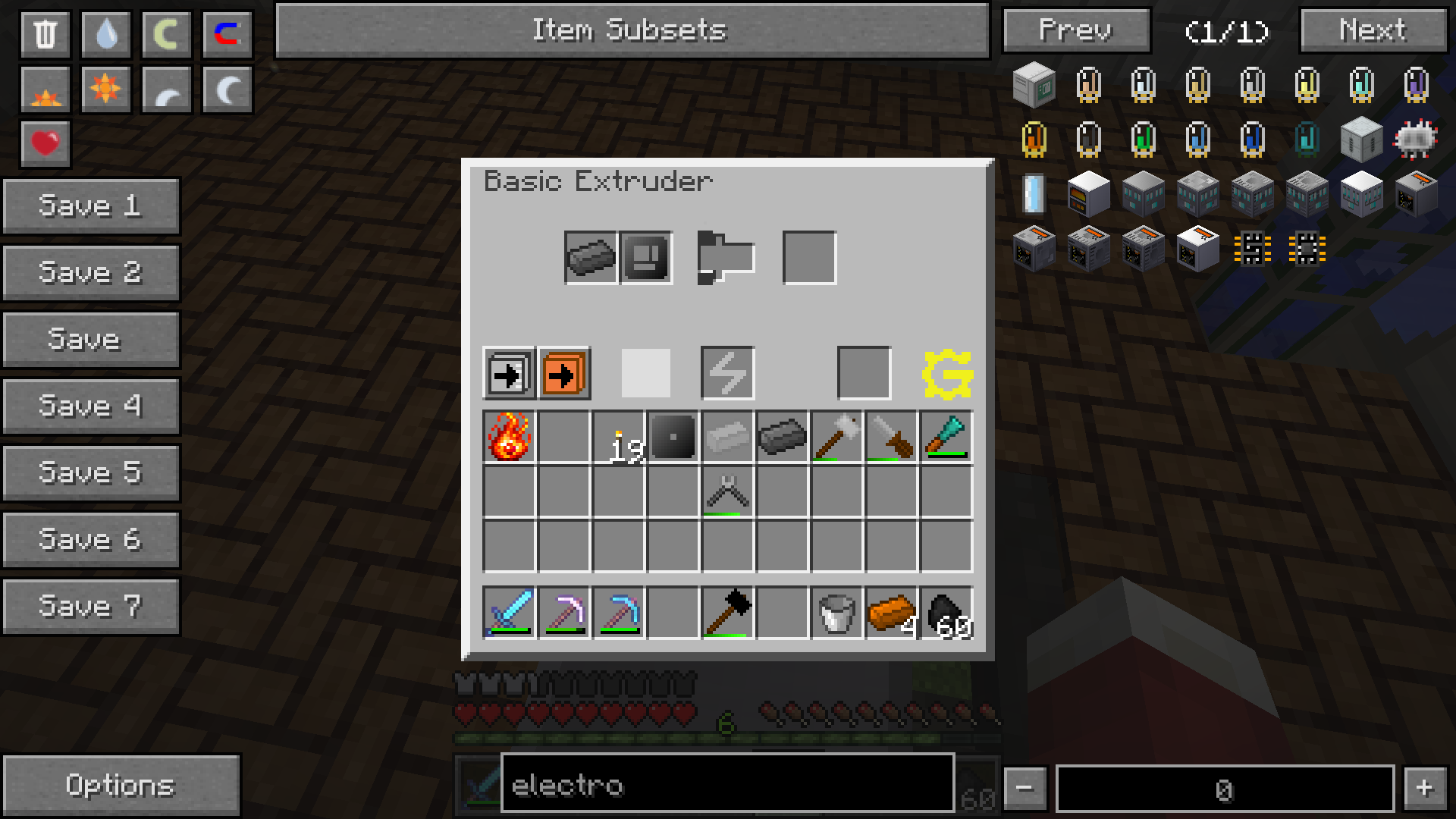The height and width of the screenshot is (819, 1456).
Task: Open the Options menu
Action: [121, 786]
